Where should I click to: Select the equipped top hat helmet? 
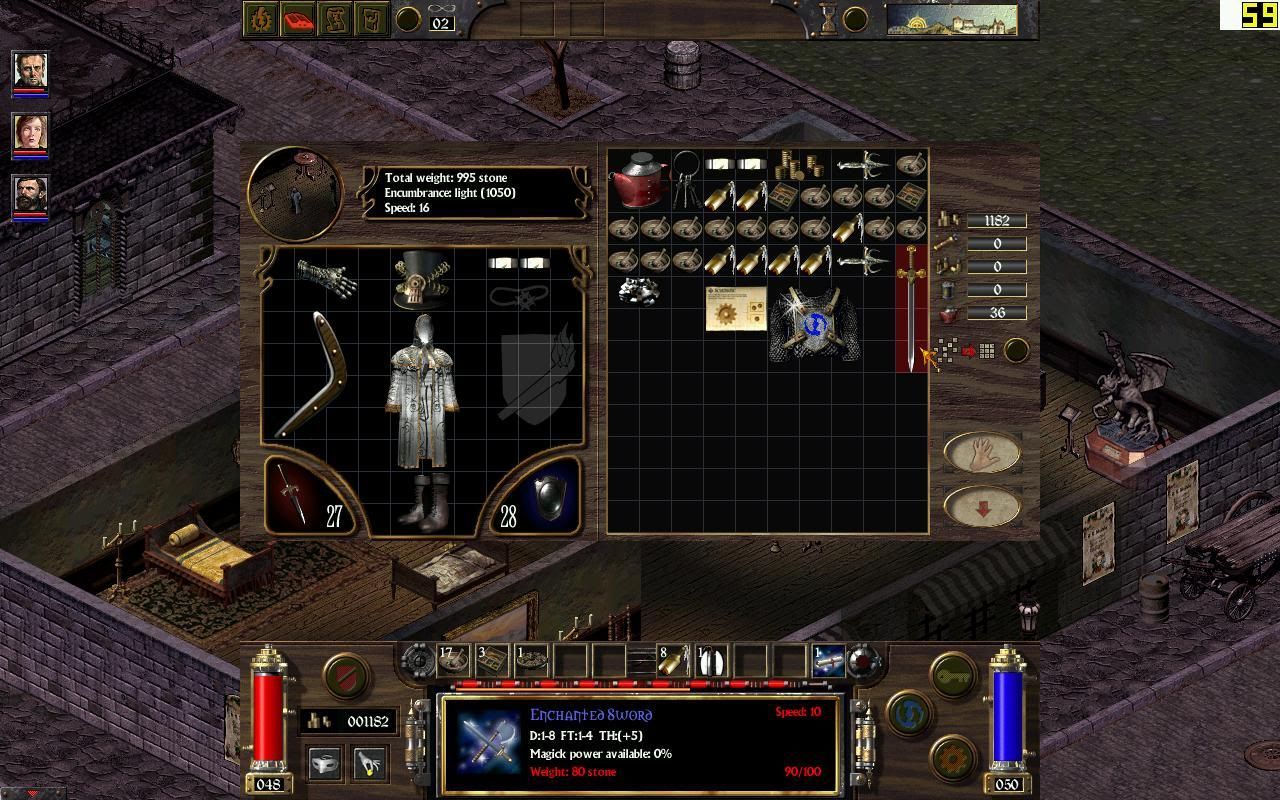point(422,279)
